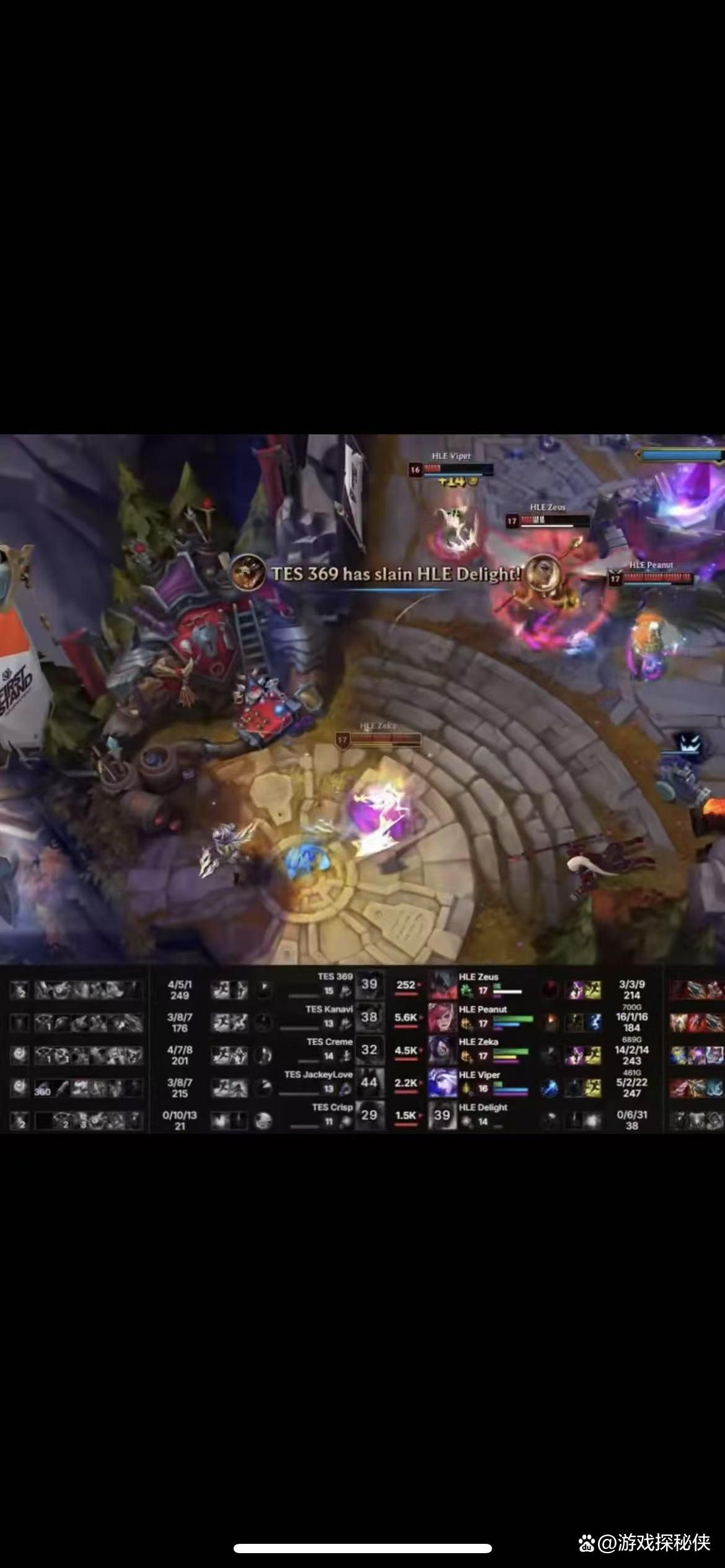Choose TES Kanavi's respawn timer portrait
The width and height of the screenshot is (725, 1568).
[369, 1017]
